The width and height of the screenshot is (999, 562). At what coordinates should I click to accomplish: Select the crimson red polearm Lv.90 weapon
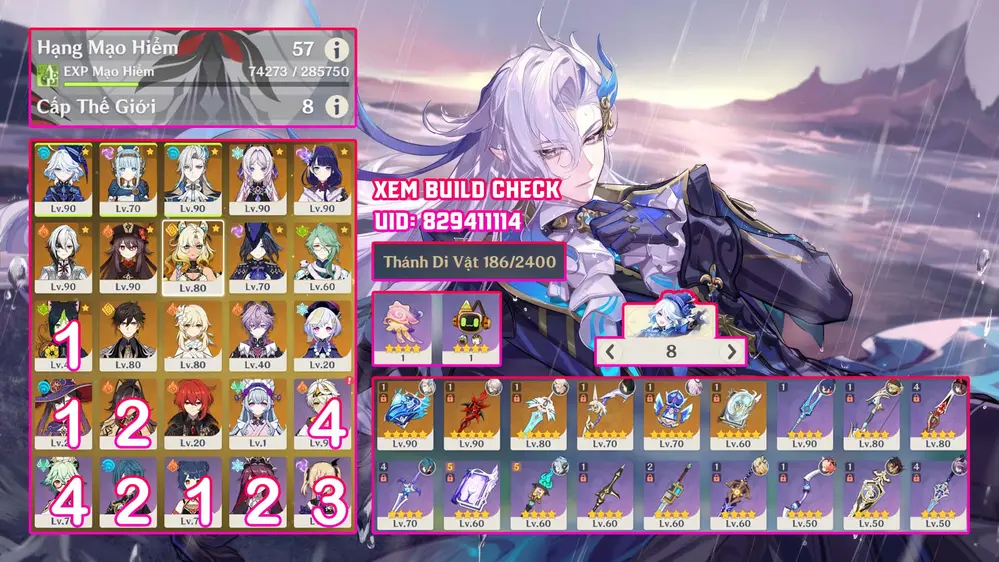(x=471, y=414)
